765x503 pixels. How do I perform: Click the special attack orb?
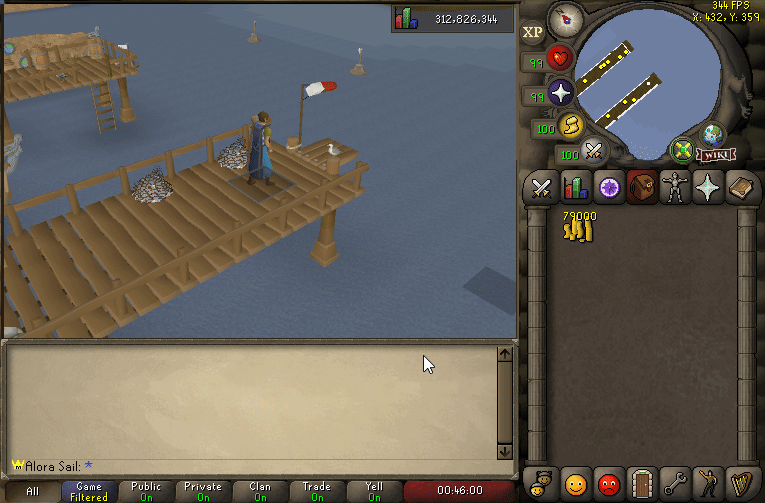pyautogui.click(x=594, y=151)
